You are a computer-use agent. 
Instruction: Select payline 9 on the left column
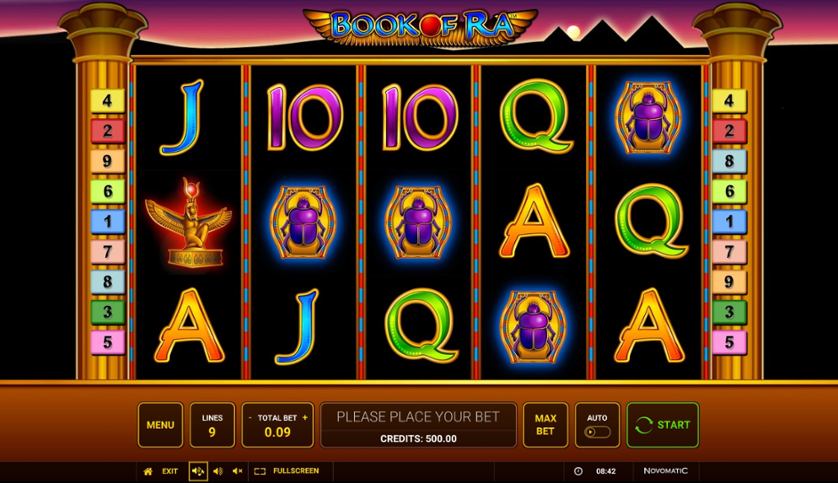pyautogui.click(x=106, y=160)
